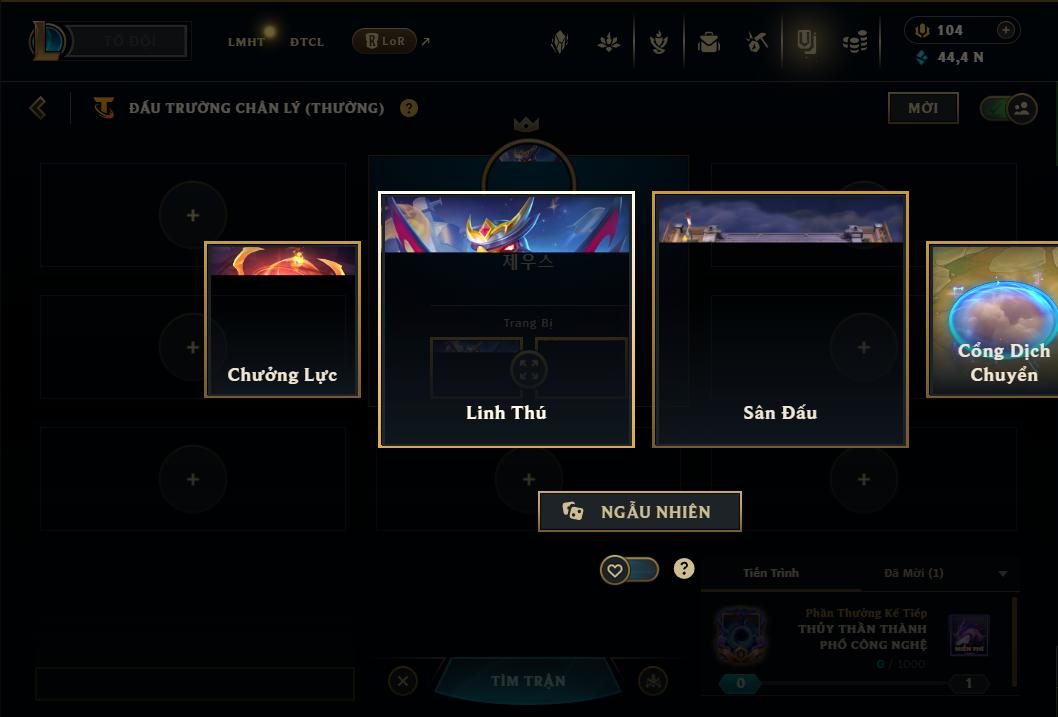Open the backpack collection icon
Viewport: 1058px width, 717px height.
point(709,42)
